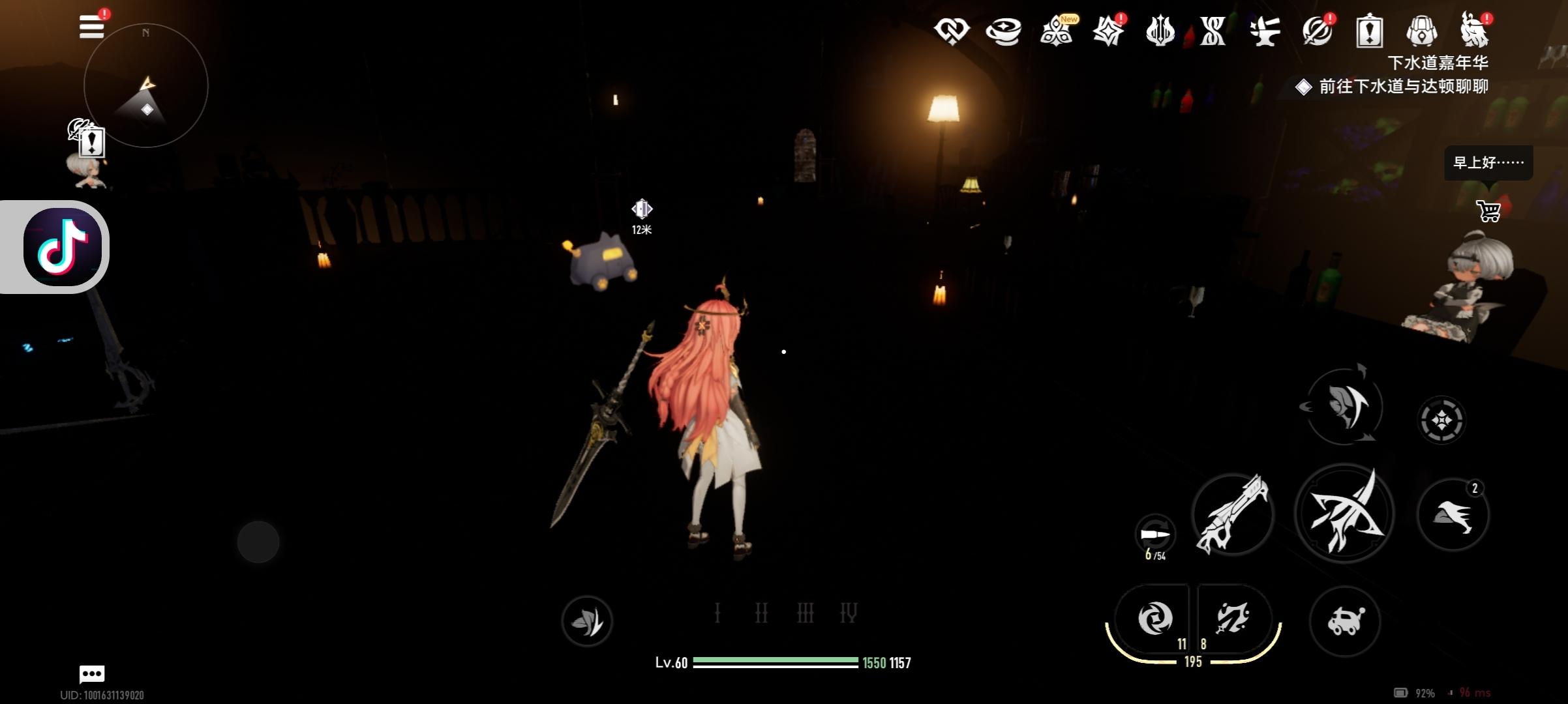Use the ultimate skill beside the swirl

[1232, 618]
